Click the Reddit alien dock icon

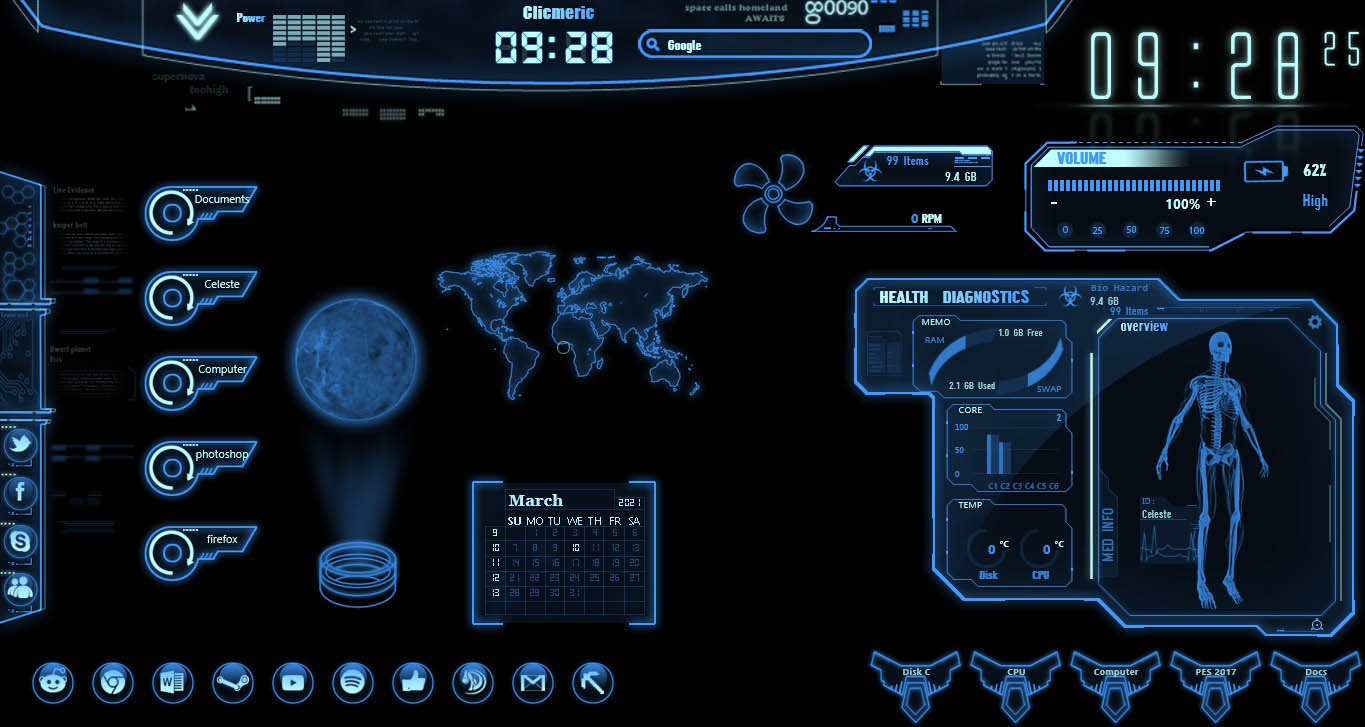tap(52, 683)
